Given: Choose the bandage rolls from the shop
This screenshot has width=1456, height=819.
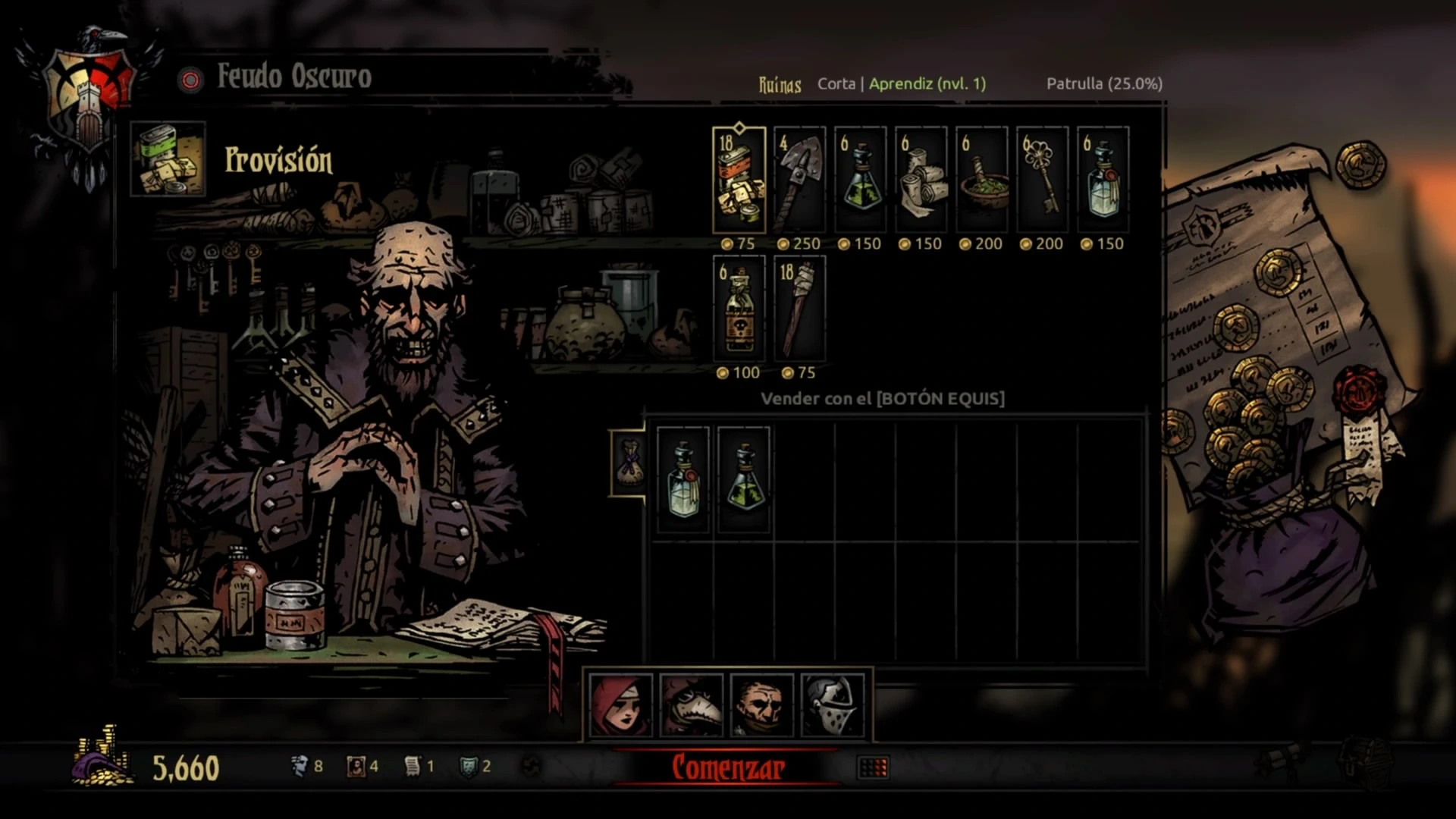Looking at the screenshot, I should (x=921, y=180).
